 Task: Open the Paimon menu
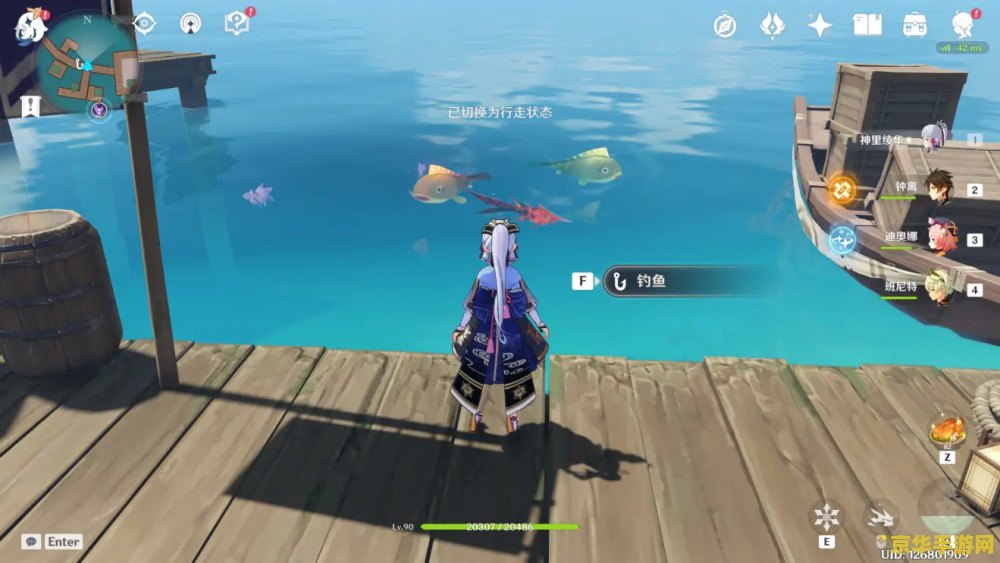click(26, 25)
